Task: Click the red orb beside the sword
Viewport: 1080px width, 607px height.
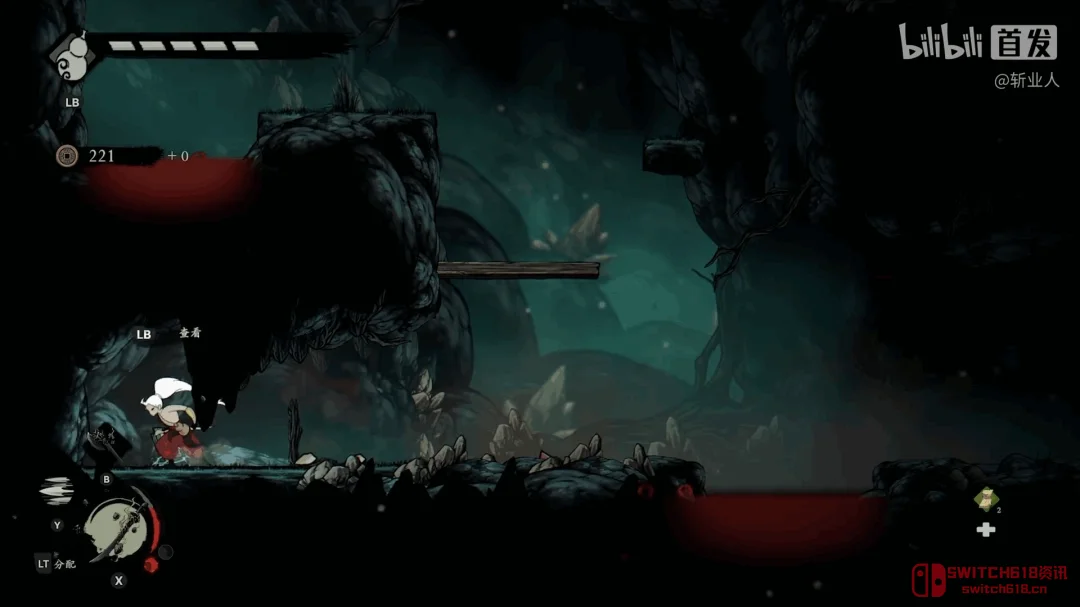Action: click(x=151, y=564)
